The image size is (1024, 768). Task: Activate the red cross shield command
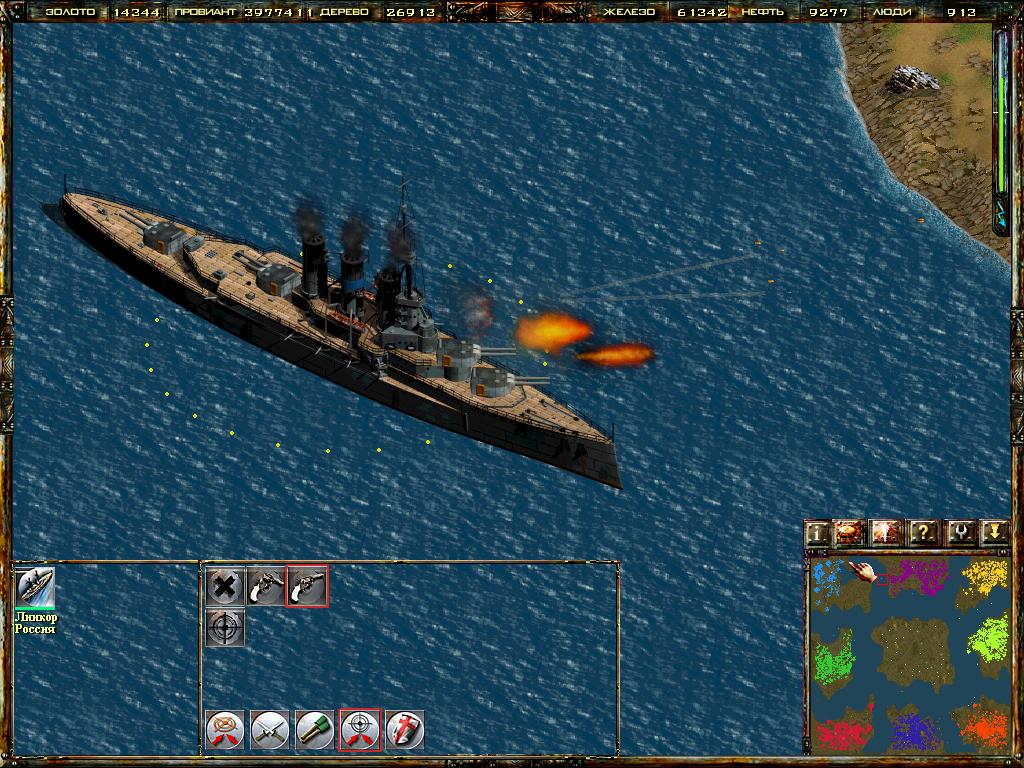click(405, 729)
